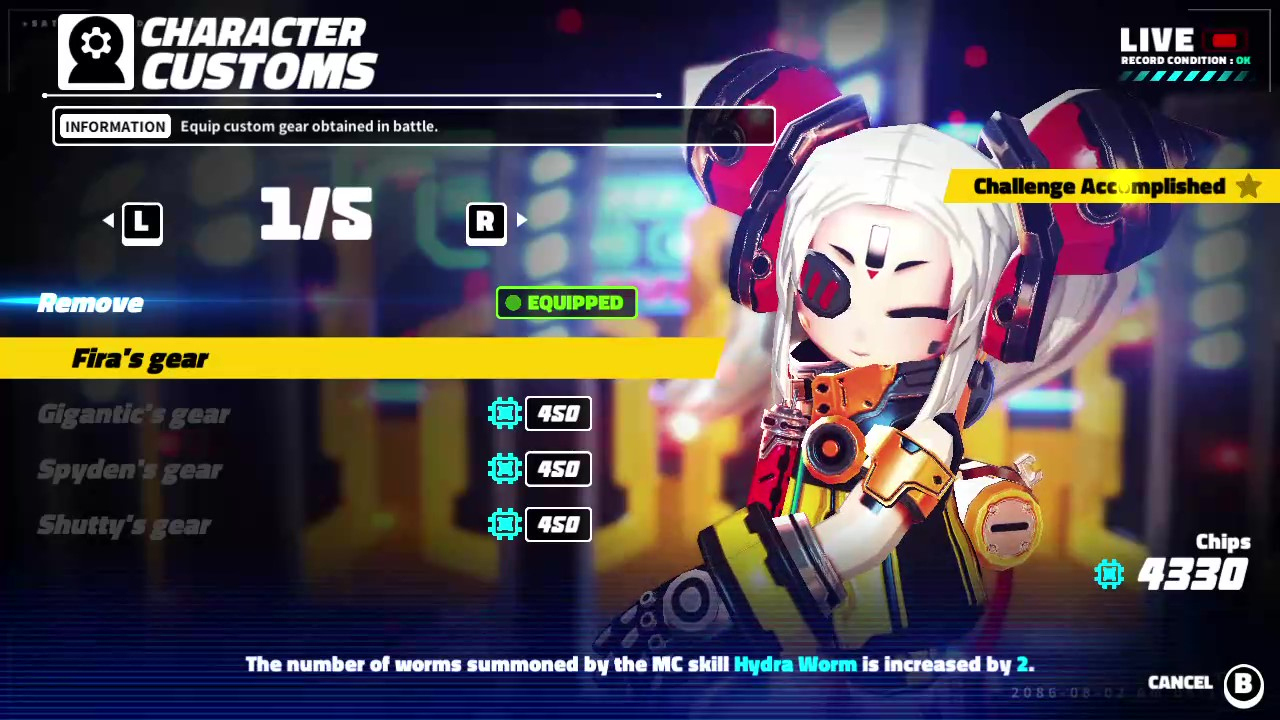Click the Character Customs gear icon
The width and height of the screenshot is (1280, 720).
94,50
